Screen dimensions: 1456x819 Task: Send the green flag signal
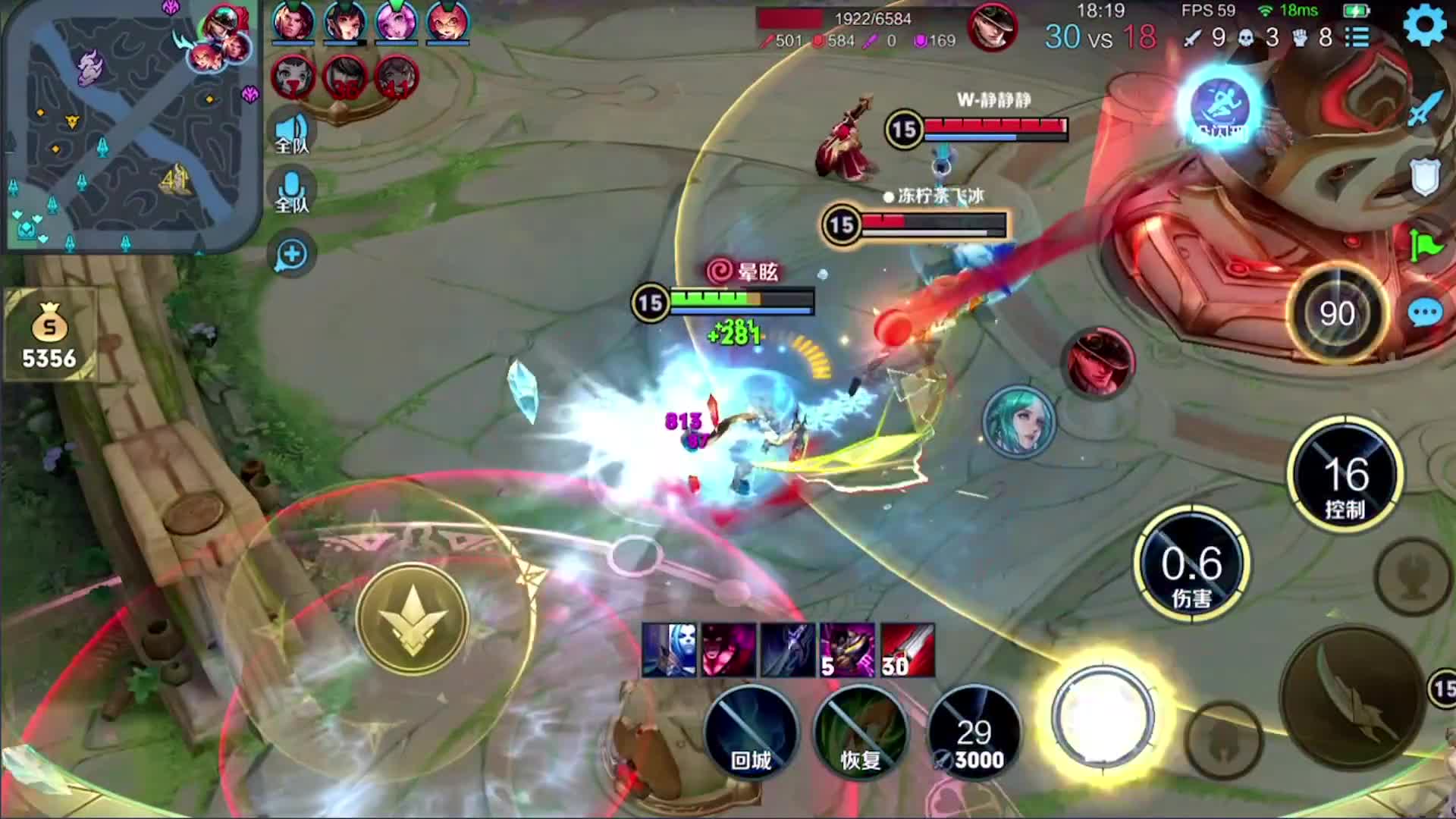coord(1425,244)
